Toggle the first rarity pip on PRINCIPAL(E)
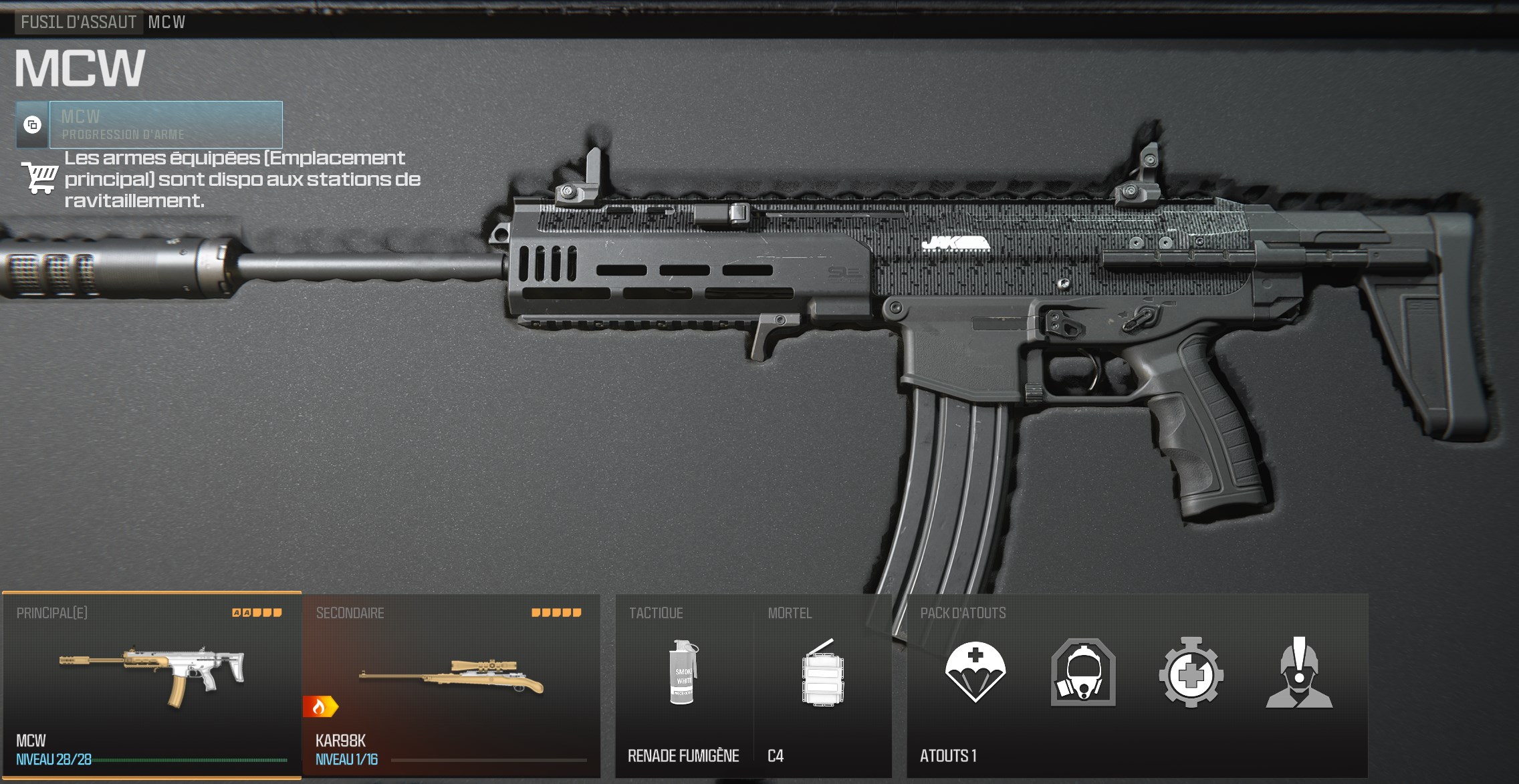The image size is (1519, 784). coord(236,612)
